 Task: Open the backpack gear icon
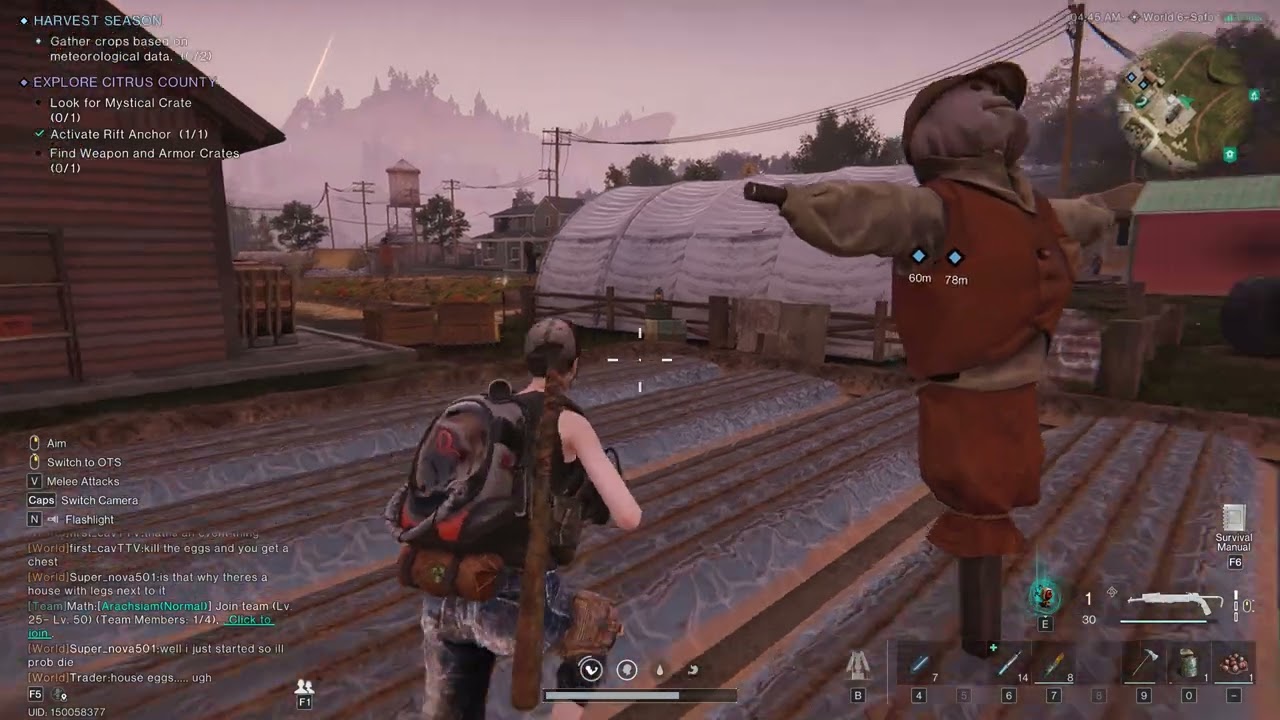tap(857, 665)
